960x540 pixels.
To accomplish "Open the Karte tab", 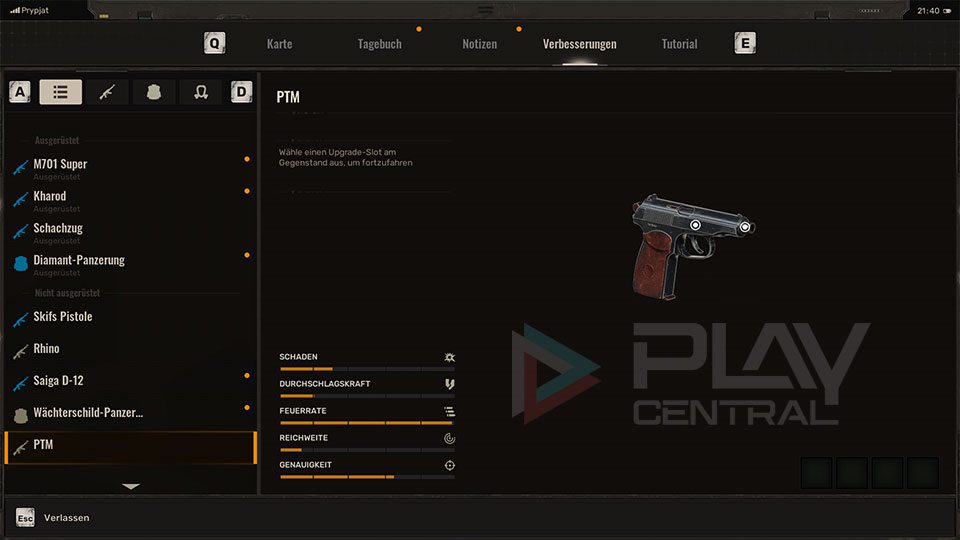I will (280, 44).
